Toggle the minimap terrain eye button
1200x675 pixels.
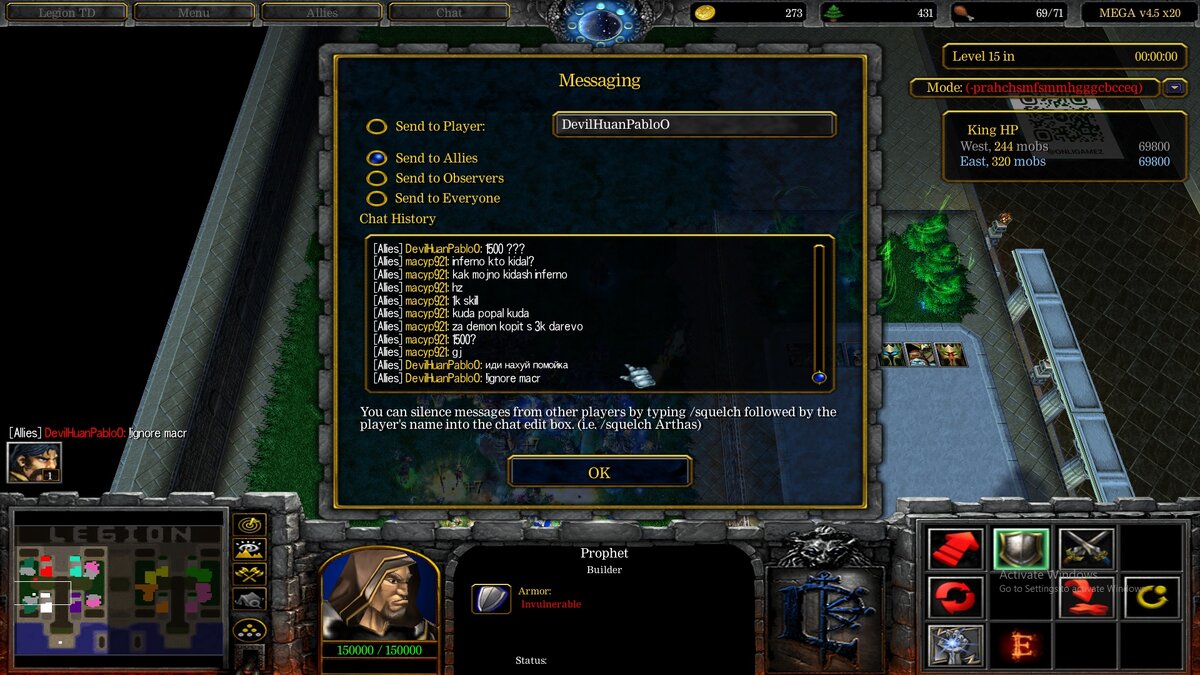(x=249, y=549)
